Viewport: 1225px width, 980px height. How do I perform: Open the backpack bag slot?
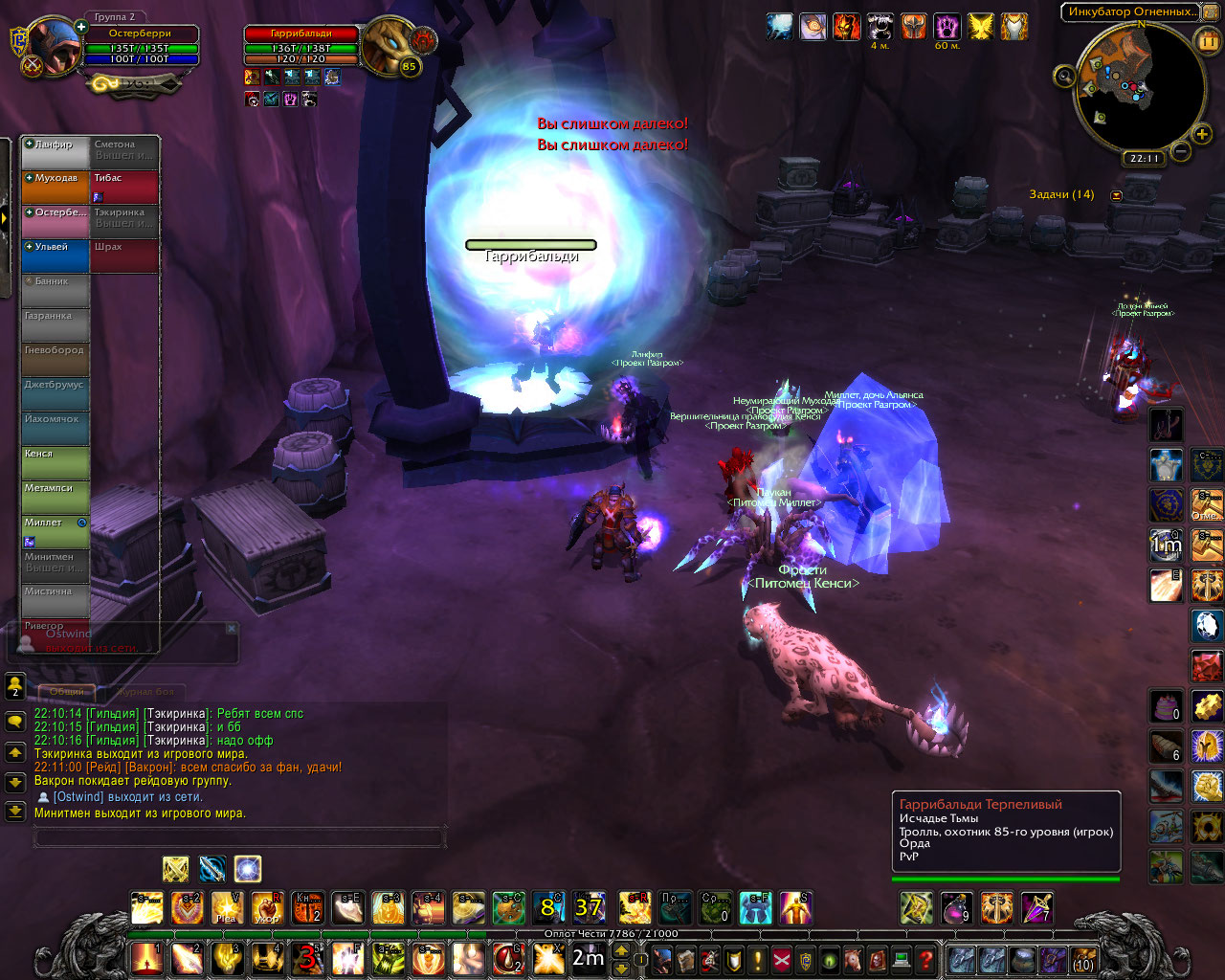pyautogui.click(x=1083, y=958)
